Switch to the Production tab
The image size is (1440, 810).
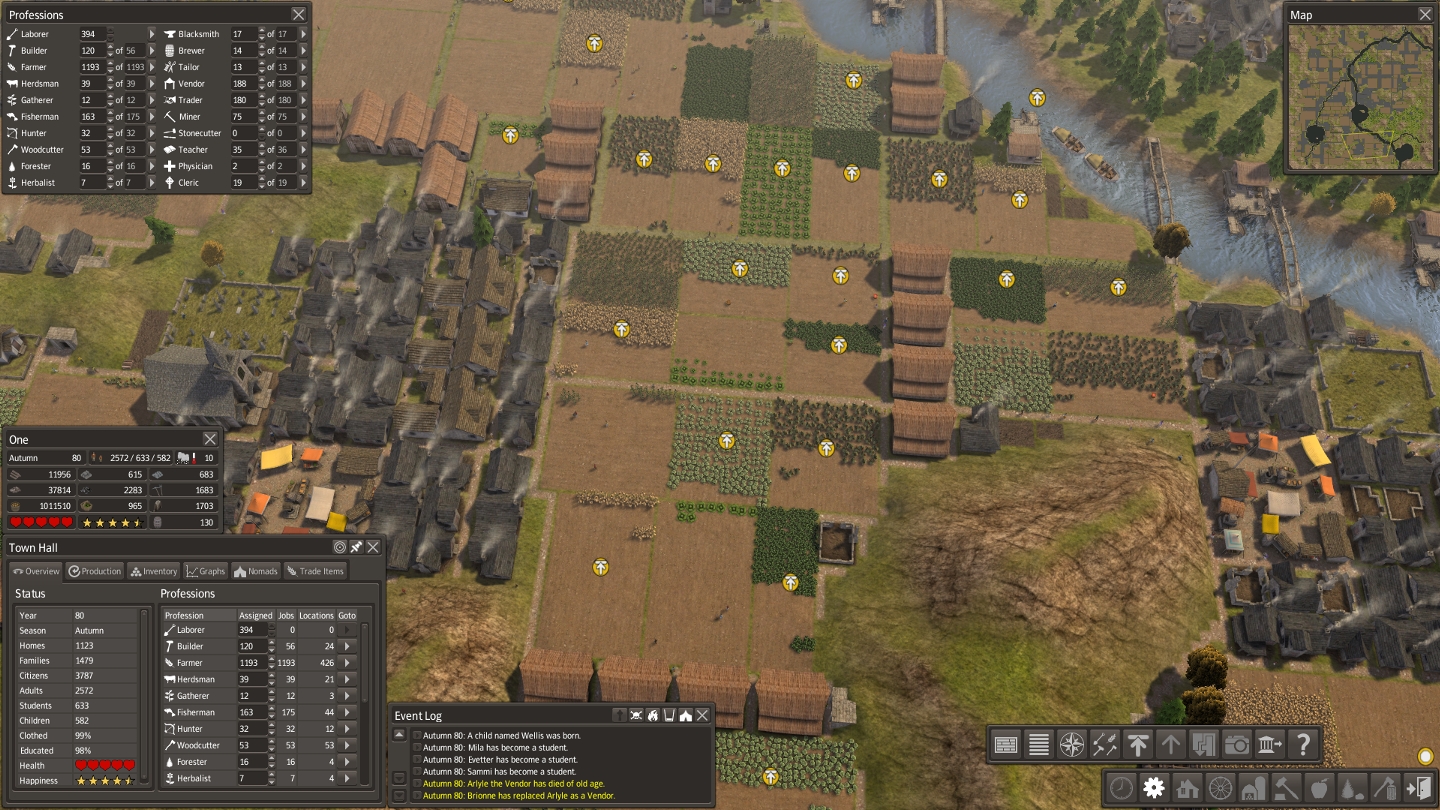click(95, 571)
